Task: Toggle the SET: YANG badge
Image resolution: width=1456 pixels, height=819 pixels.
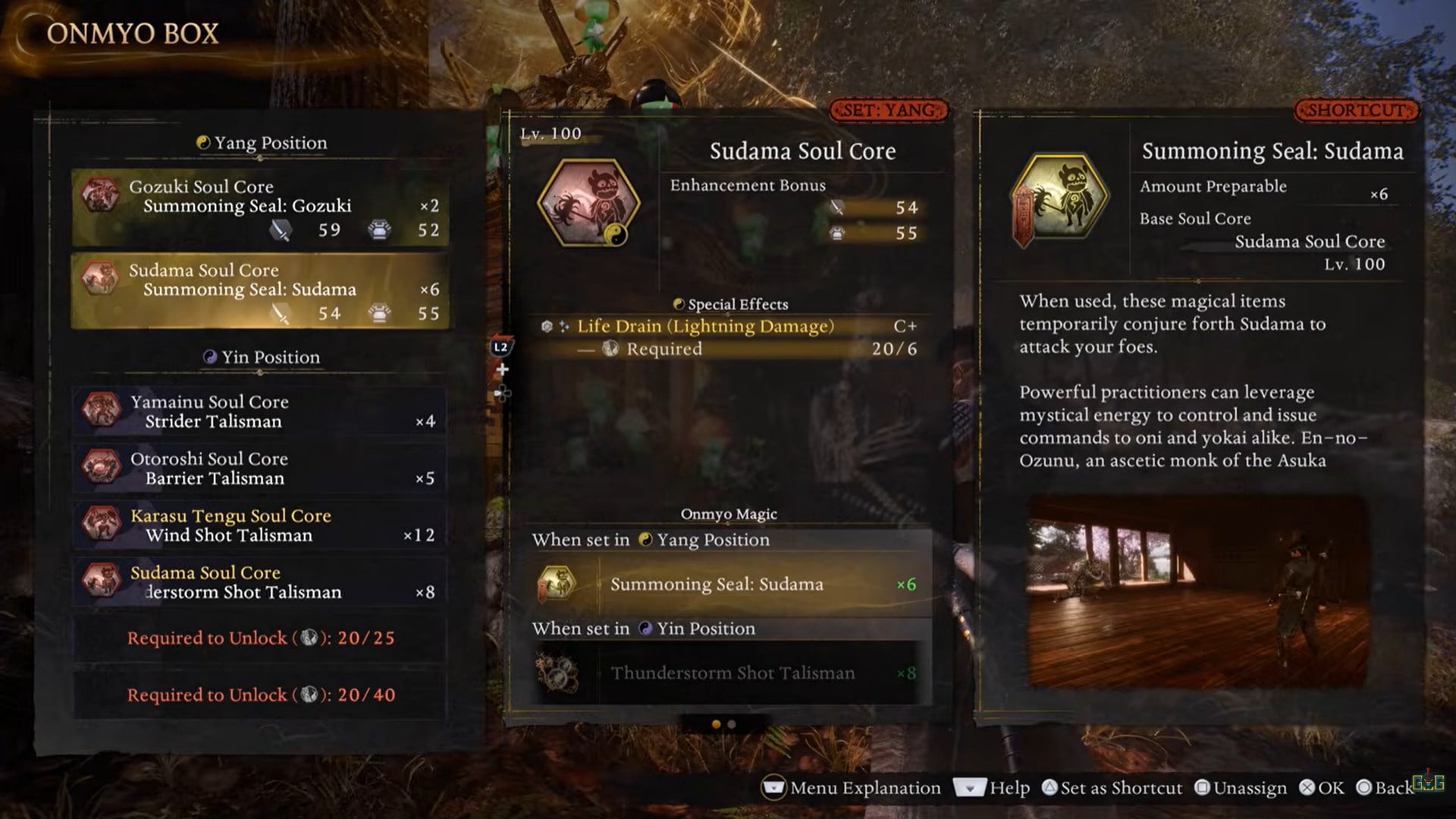Action: 892,109
